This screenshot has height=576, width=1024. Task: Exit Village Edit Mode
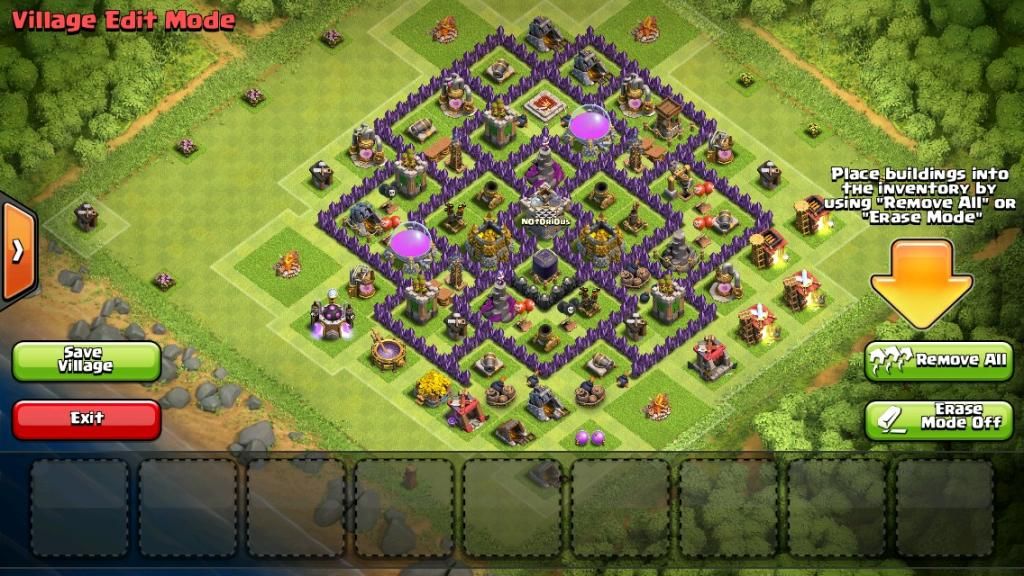coord(87,419)
